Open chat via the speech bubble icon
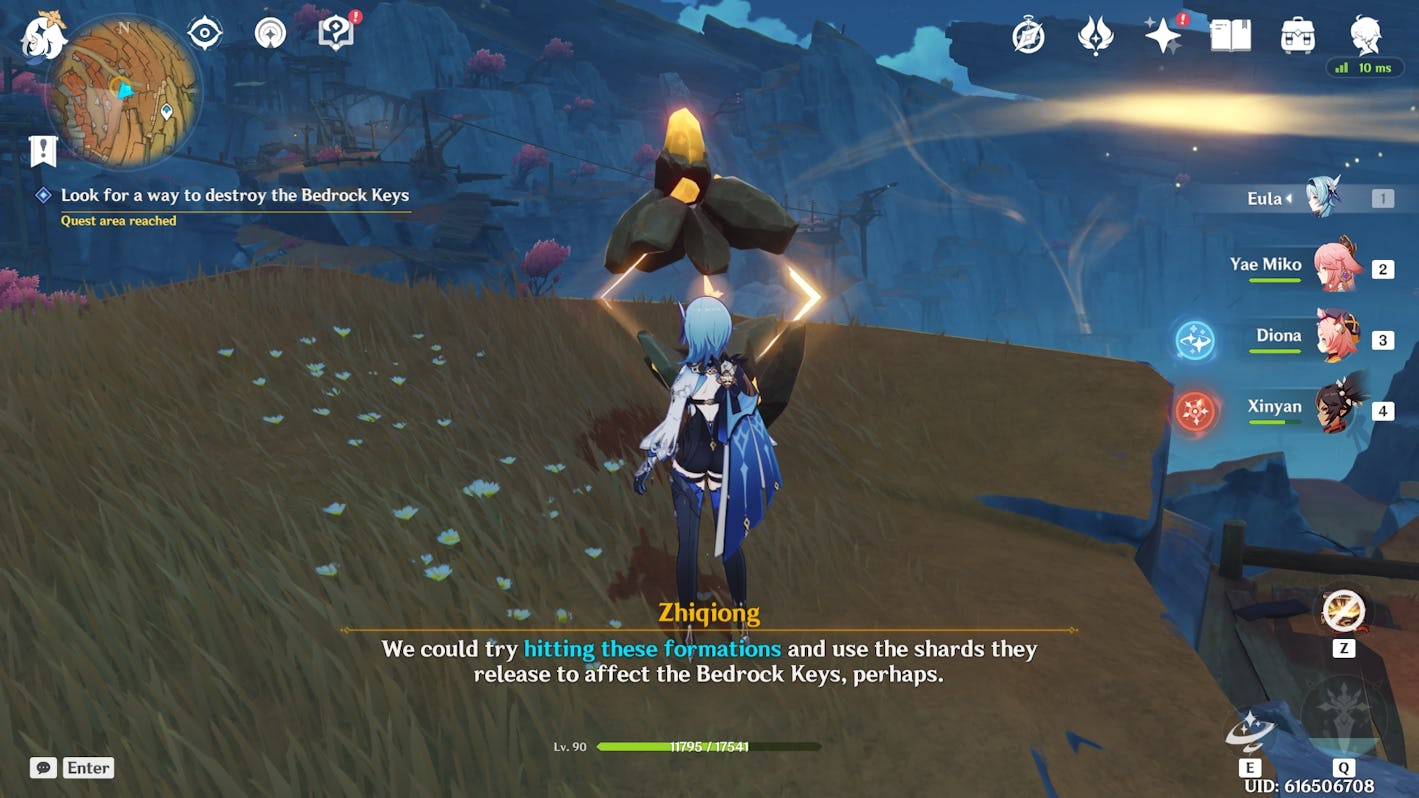 click(42, 767)
